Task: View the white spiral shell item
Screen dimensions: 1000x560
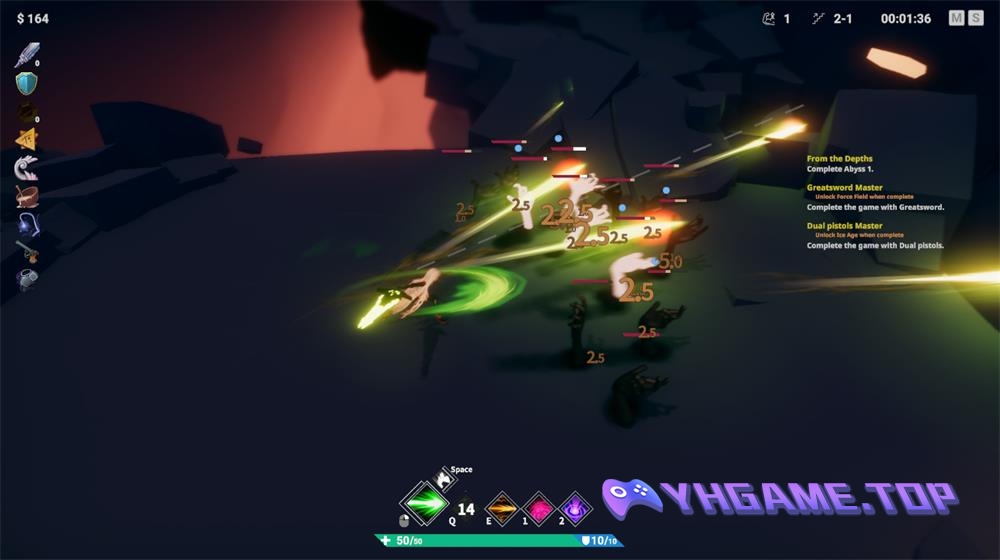Action: (x=27, y=168)
